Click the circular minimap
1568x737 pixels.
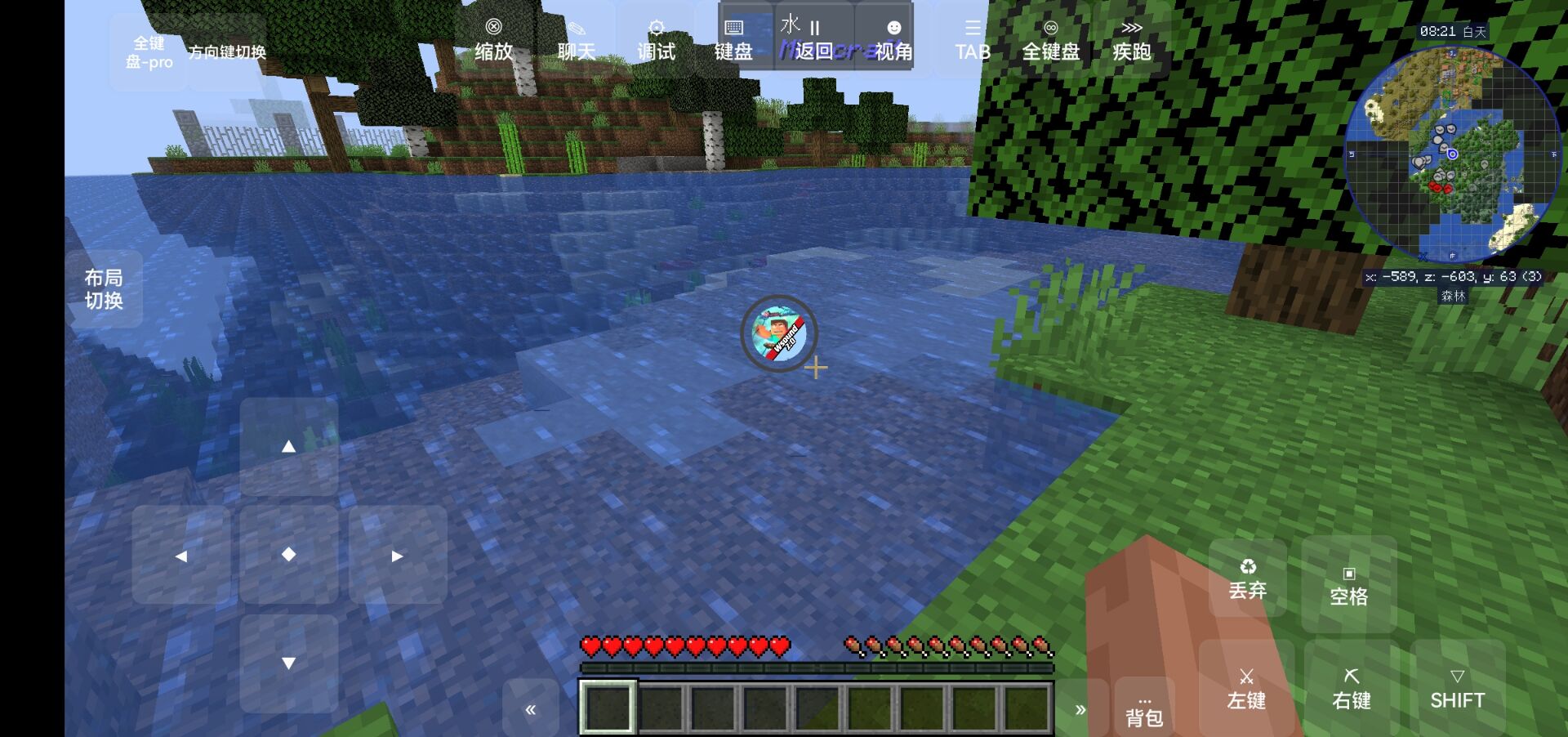tap(1451, 155)
